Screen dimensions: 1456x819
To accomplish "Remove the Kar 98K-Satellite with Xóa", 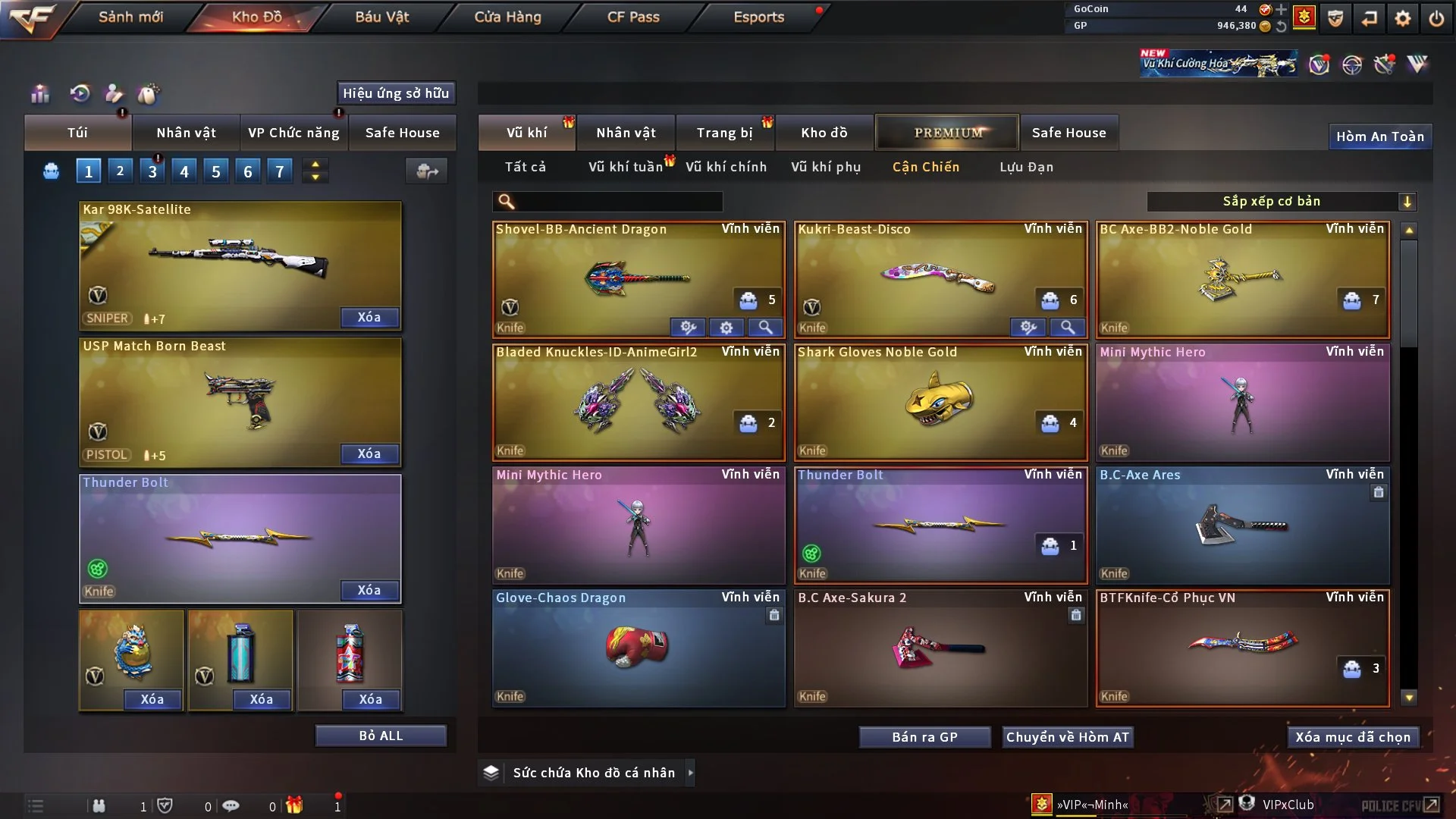I will coord(369,317).
